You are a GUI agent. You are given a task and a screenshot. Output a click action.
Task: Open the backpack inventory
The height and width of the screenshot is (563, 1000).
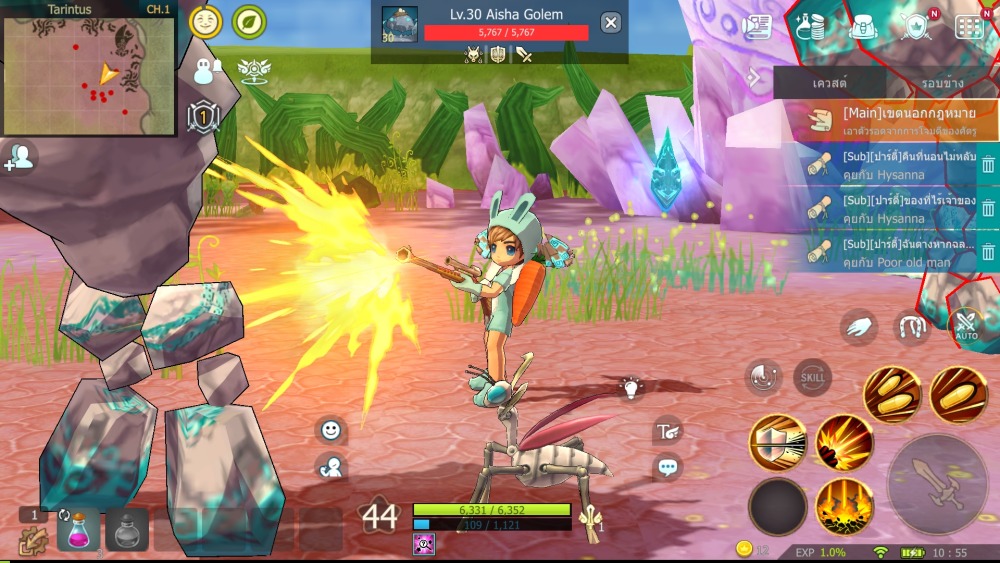click(862, 27)
